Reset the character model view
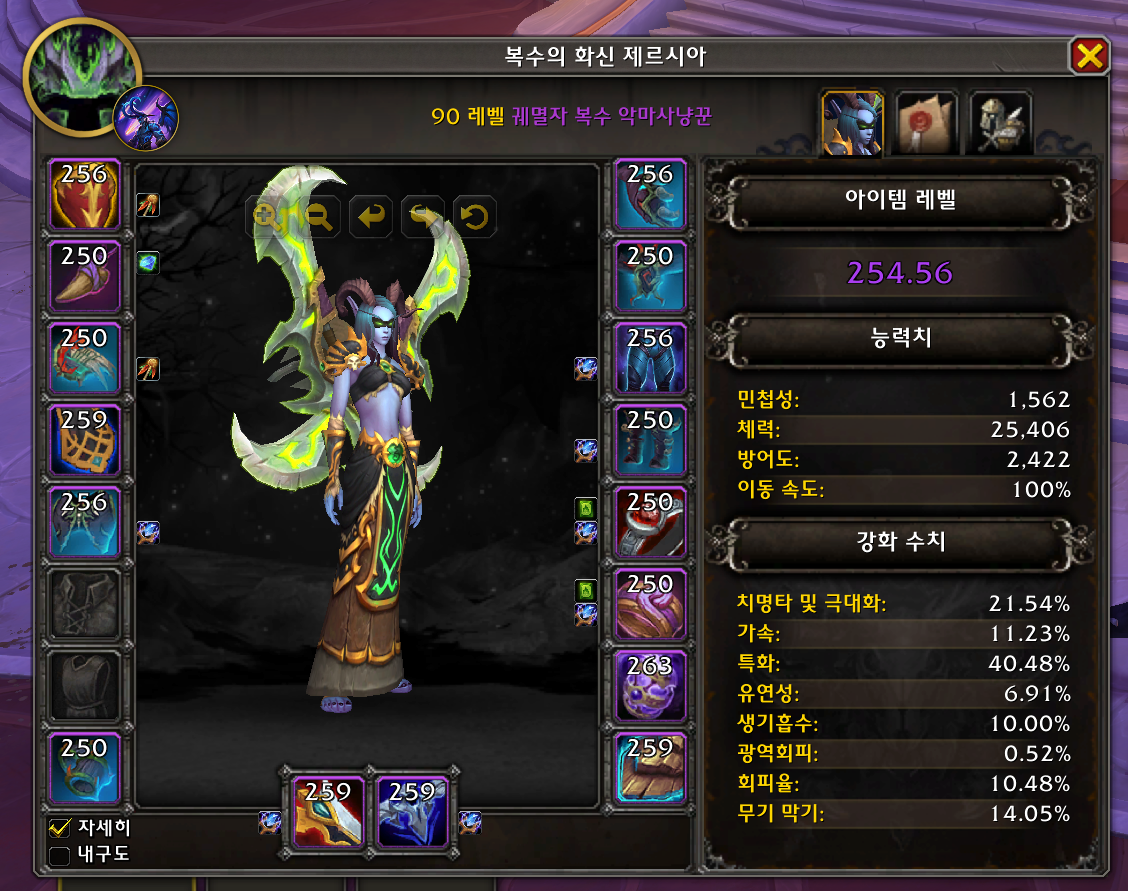This screenshot has height=891, width=1128. [x=475, y=215]
